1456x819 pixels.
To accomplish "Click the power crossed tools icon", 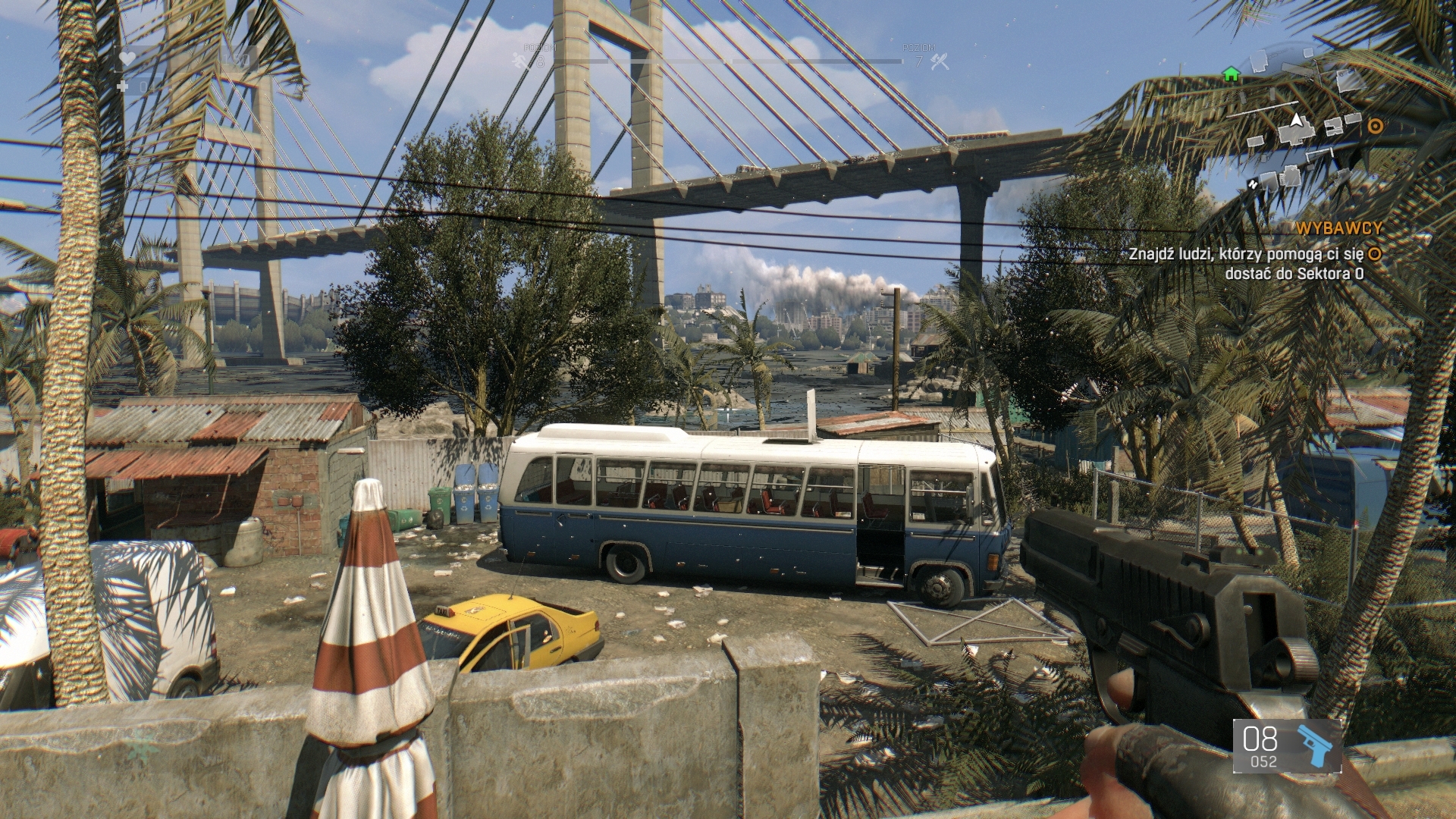I will [940, 61].
